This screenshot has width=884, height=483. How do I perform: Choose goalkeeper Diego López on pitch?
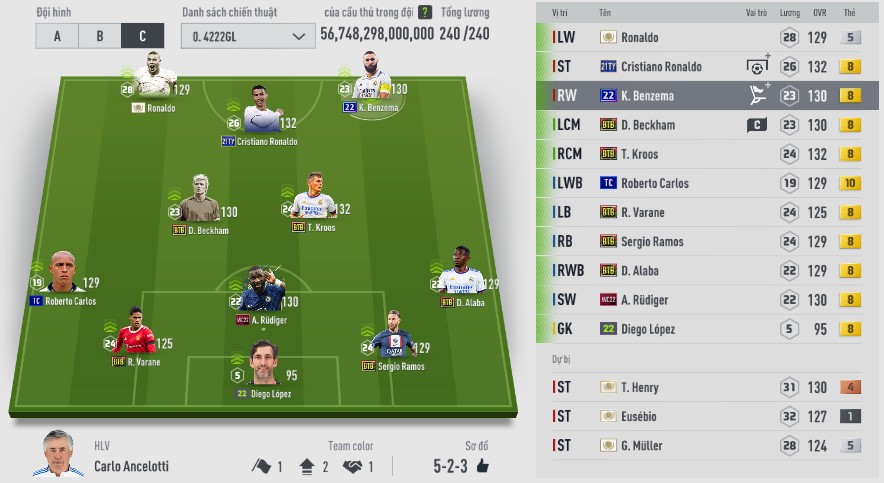[263, 365]
